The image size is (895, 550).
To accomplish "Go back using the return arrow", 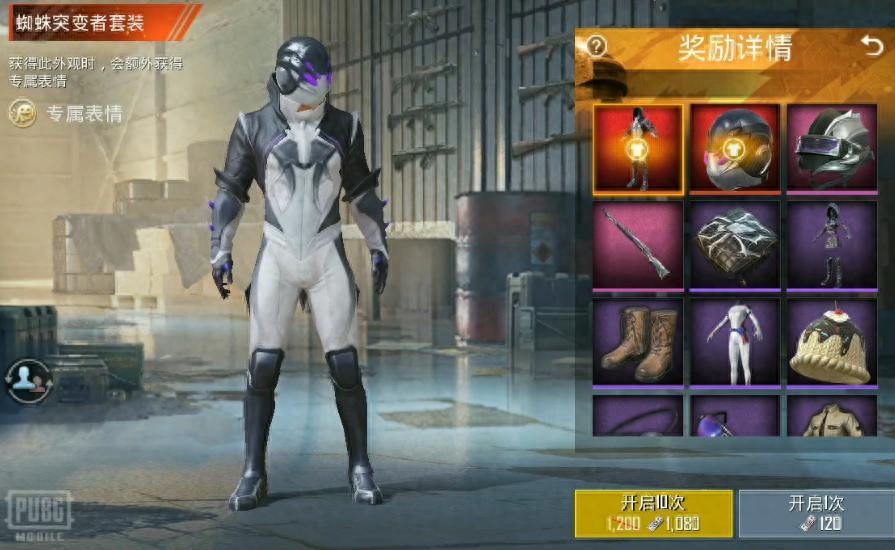I will [x=871, y=45].
